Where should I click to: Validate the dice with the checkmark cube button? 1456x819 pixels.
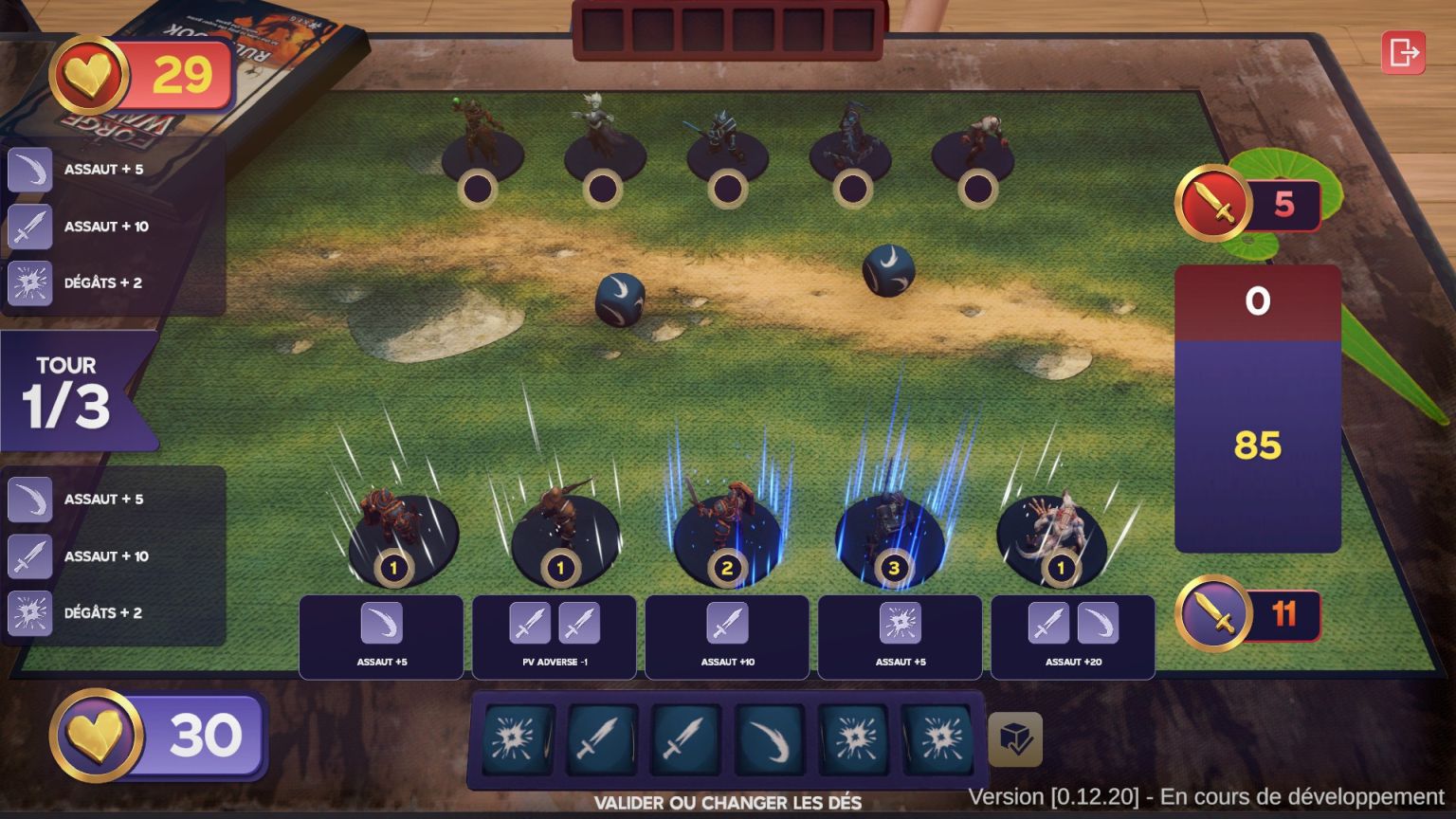[1015, 739]
